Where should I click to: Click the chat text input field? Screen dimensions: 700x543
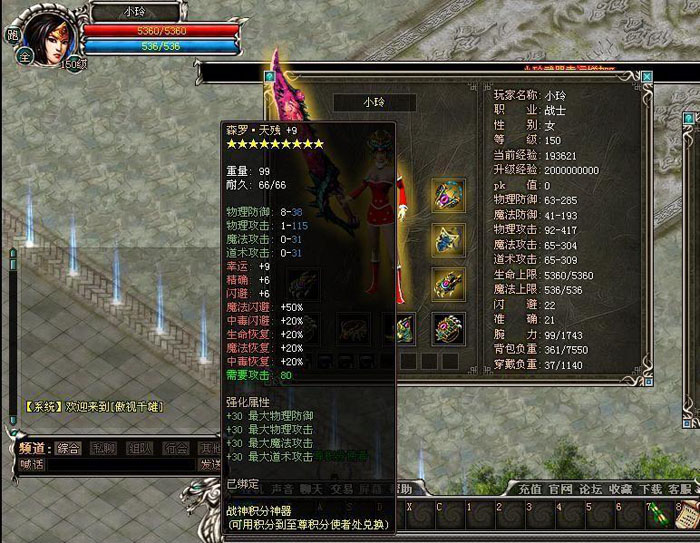(120, 464)
